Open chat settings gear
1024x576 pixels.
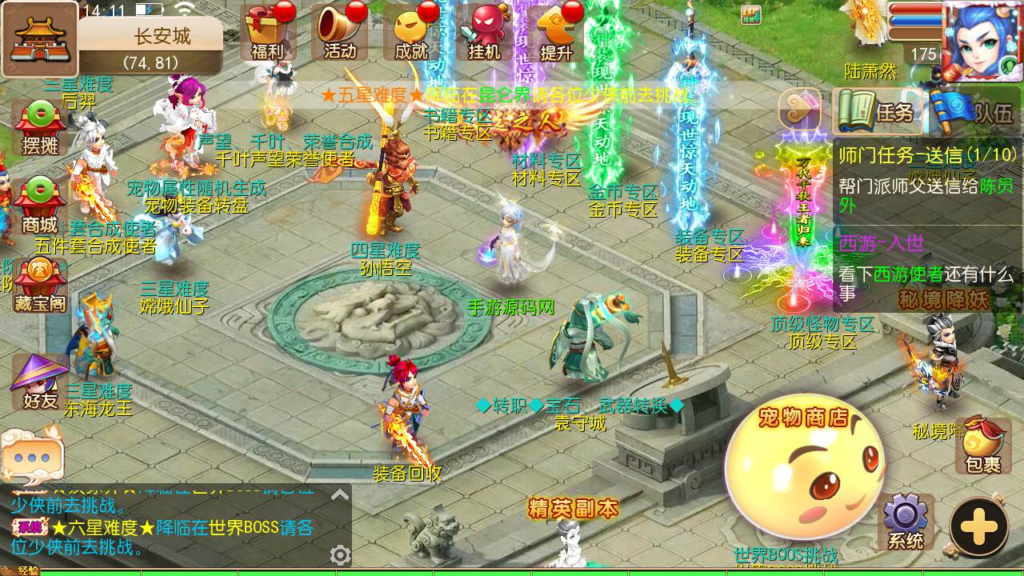(340, 555)
